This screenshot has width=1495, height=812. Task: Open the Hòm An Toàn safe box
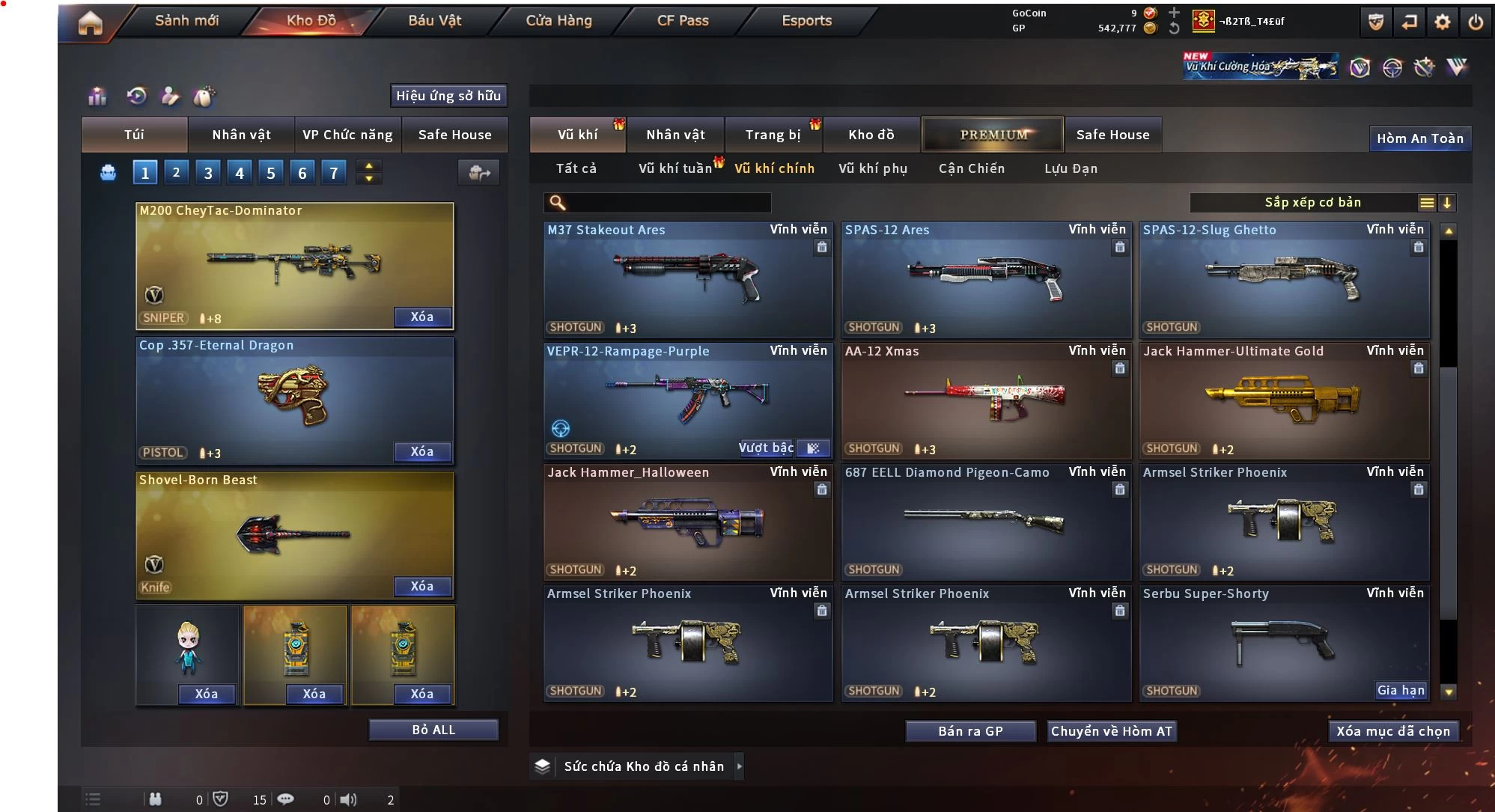[x=1419, y=138]
